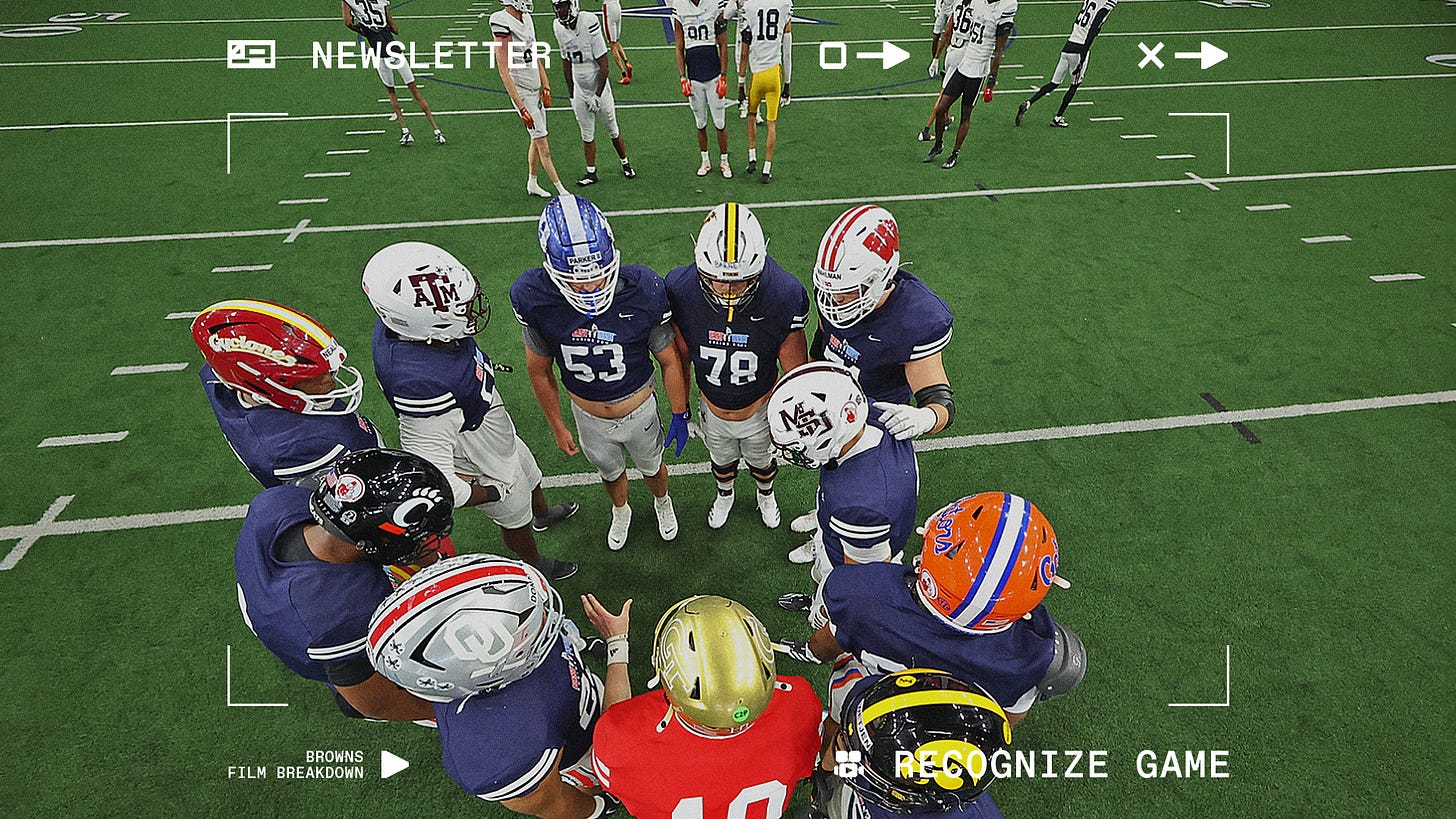Open the Newsletter label
The image size is (1456, 819).
tap(430, 55)
